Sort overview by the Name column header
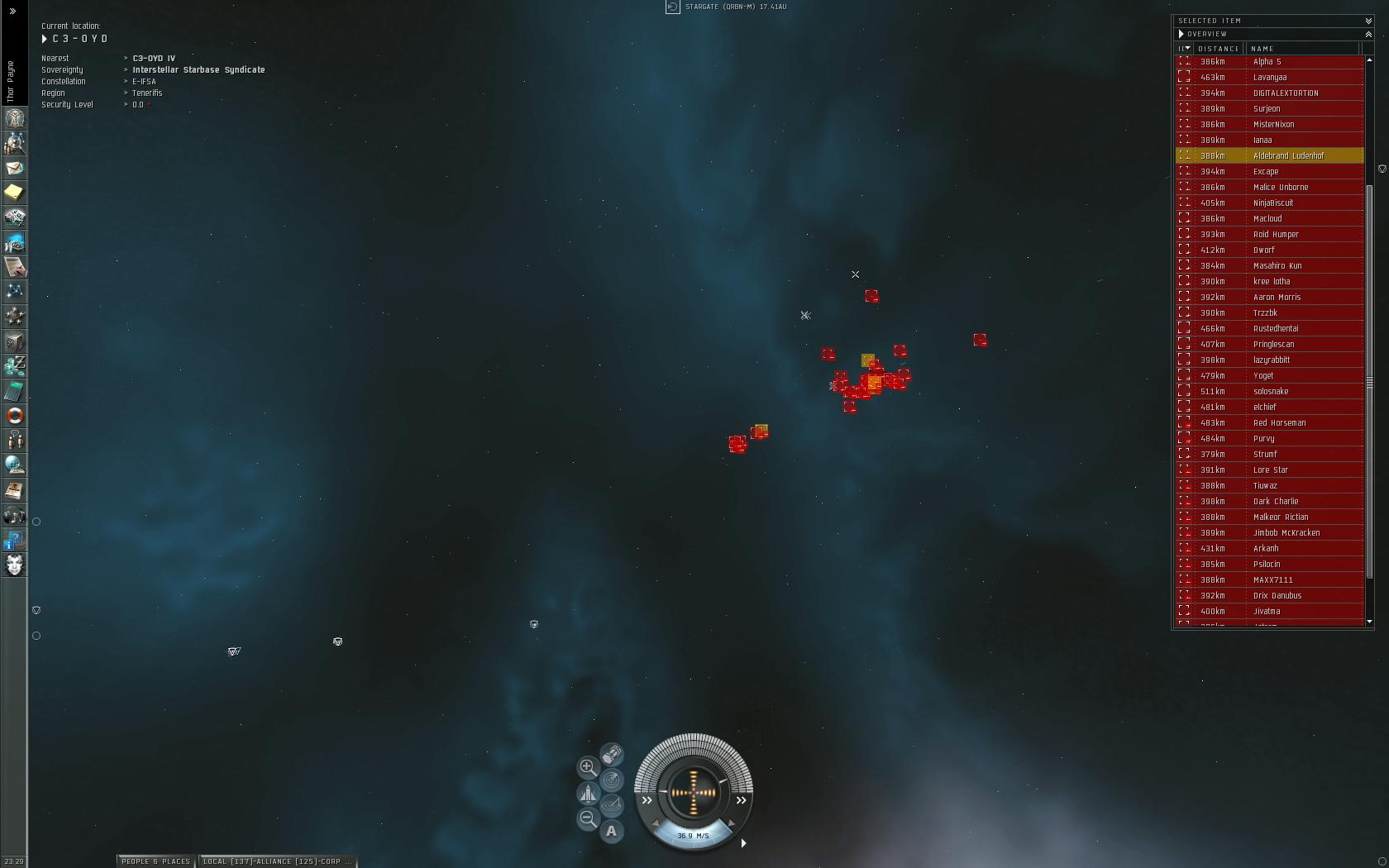Image resolution: width=1389 pixels, height=868 pixels. [1263, 49]
